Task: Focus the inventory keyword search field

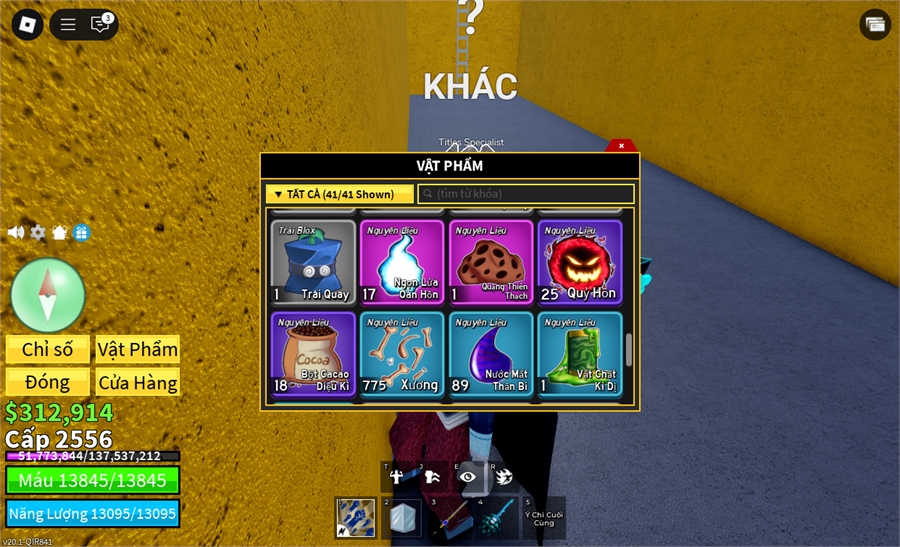Action: point(526,194)
